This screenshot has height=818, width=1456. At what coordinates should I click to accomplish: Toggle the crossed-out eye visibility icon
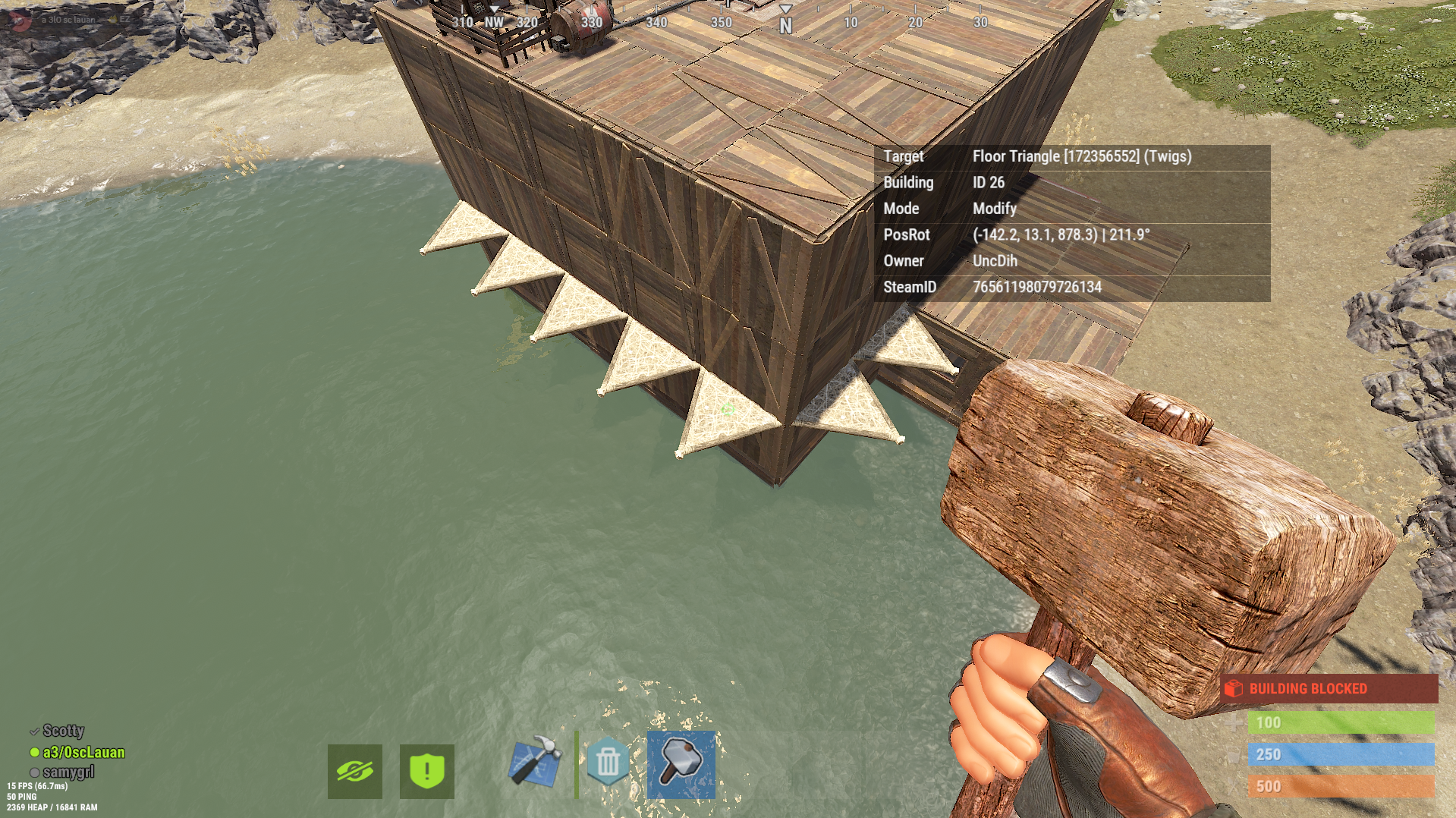click(x=355, y=772)
